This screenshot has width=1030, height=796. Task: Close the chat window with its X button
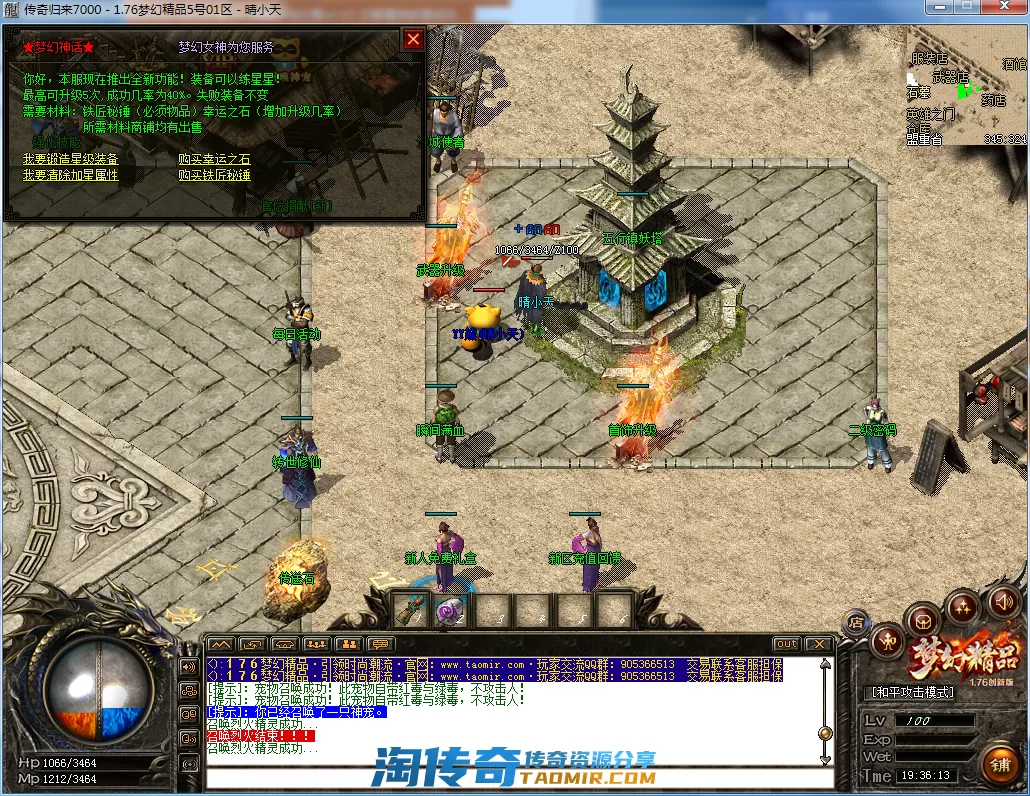tap(819, 644)
